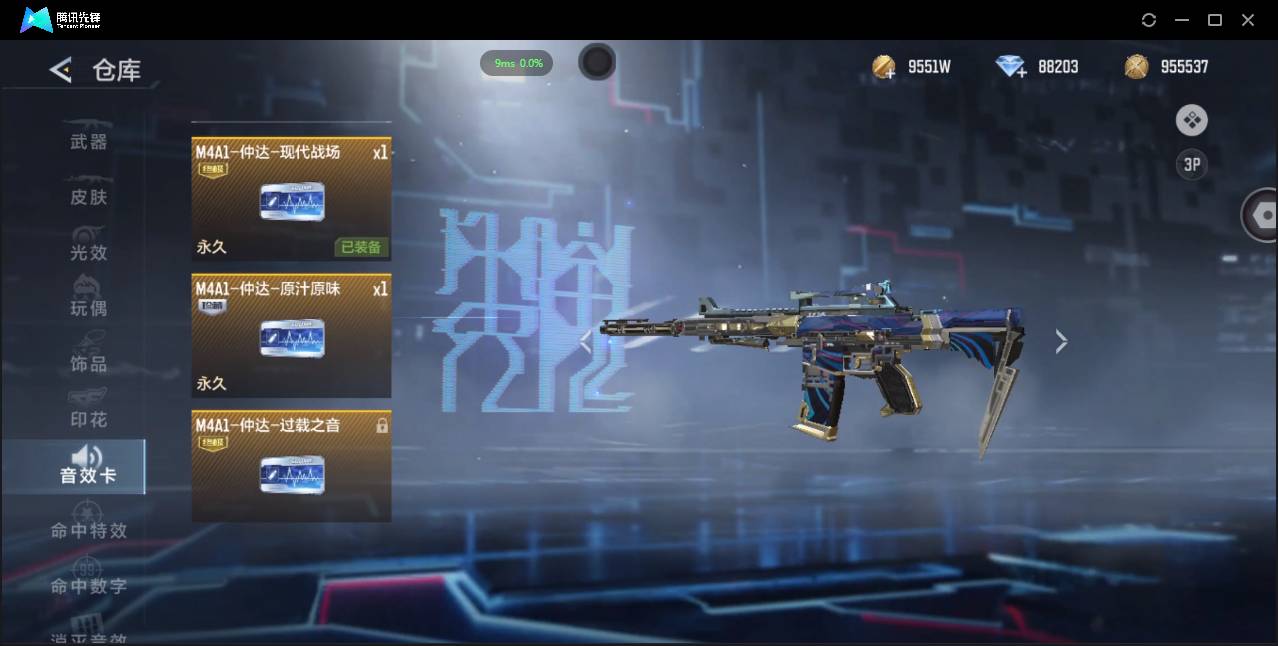
Task: Toggle the 3P view button
Action: point(1191,165)
